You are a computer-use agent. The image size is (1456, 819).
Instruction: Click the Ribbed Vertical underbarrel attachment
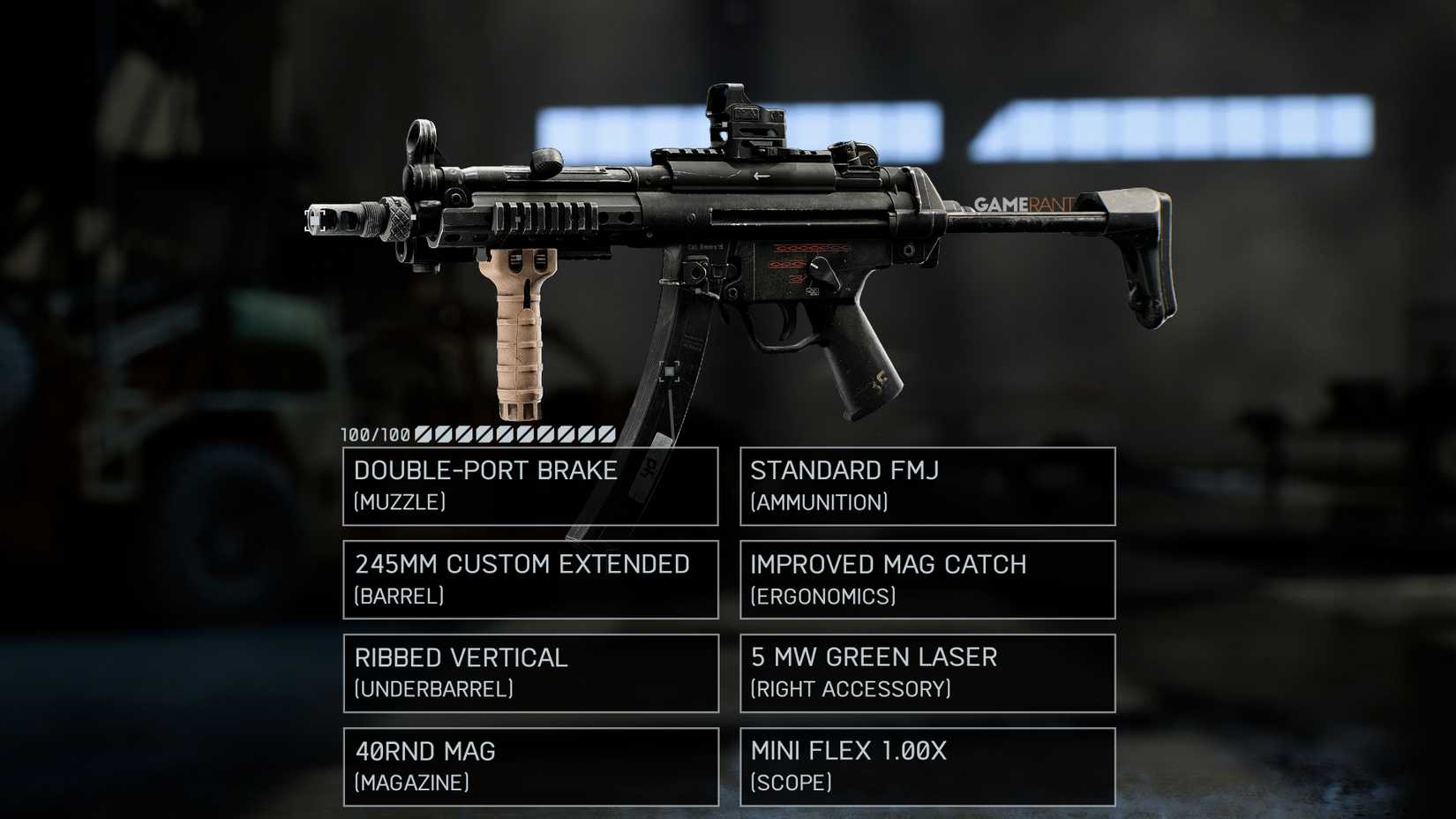529,672
